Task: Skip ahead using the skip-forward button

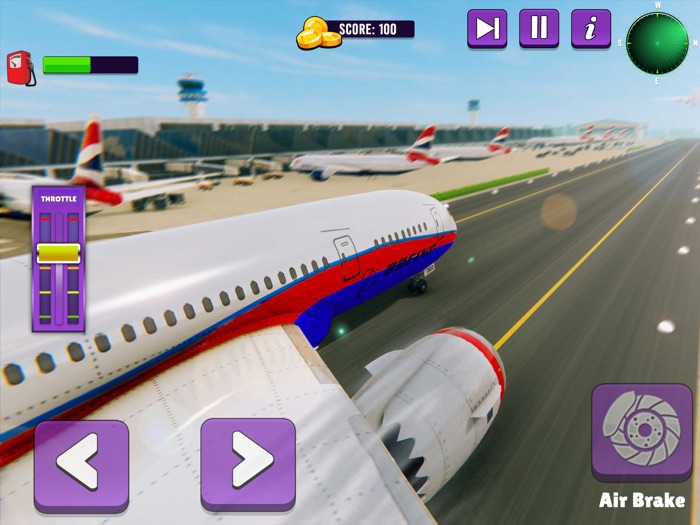Action: (x=487, y=28)
